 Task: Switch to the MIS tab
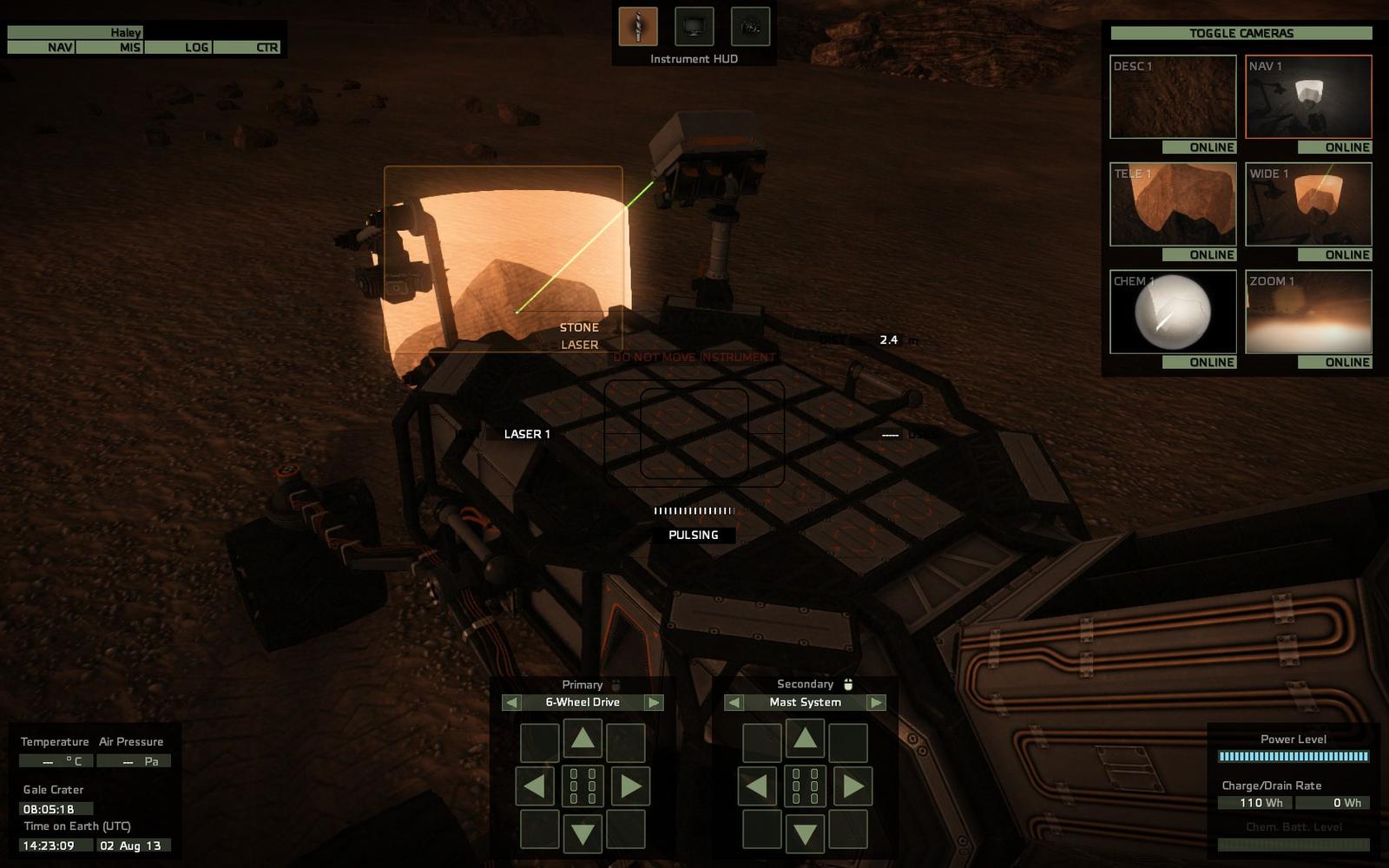click(110, 47)
